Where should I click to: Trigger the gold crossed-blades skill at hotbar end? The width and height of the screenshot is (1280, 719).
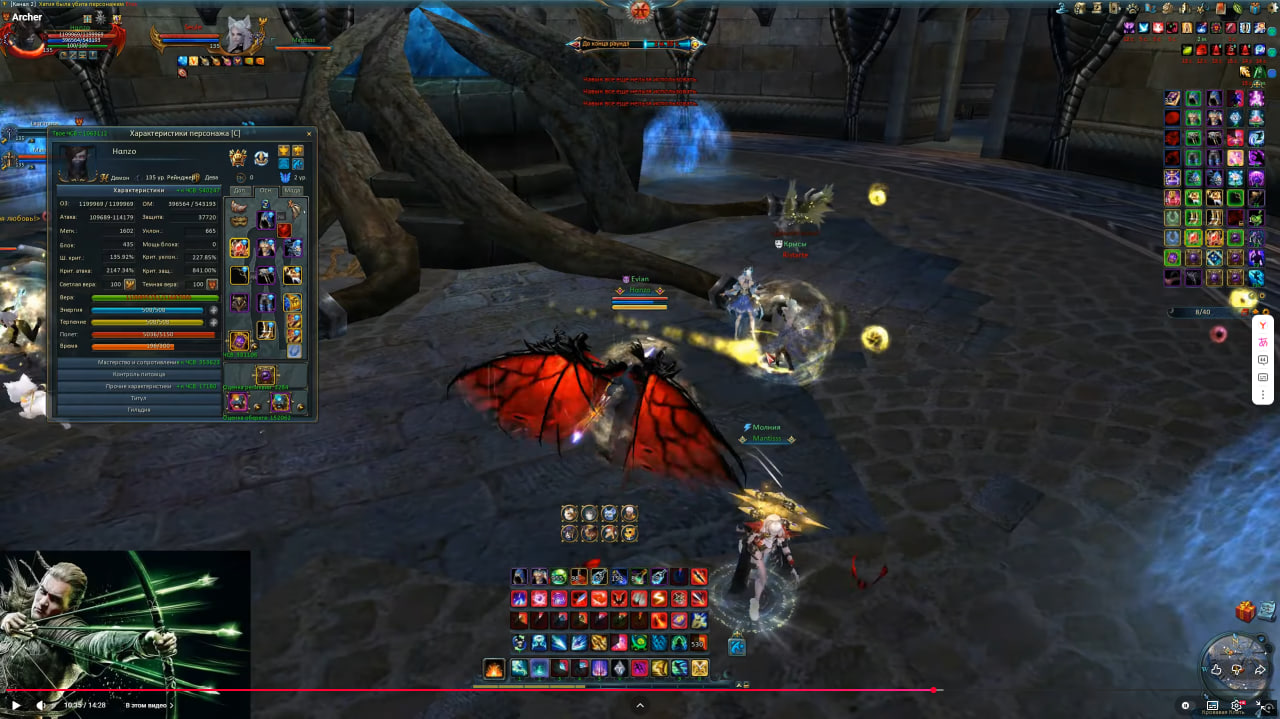(x=699, y=668)
